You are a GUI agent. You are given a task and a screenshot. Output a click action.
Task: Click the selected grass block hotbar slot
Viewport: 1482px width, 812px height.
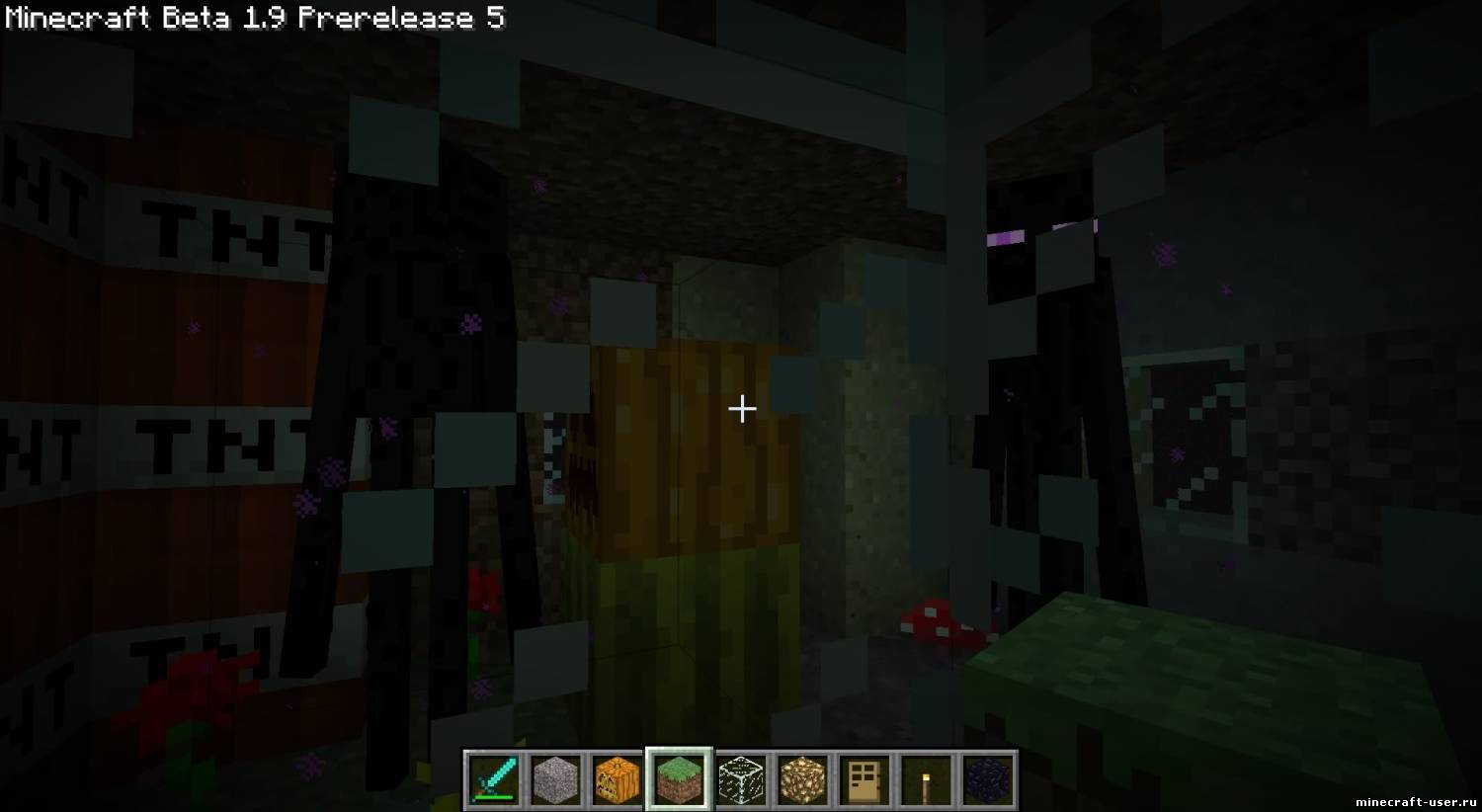[x=679, y=778]
